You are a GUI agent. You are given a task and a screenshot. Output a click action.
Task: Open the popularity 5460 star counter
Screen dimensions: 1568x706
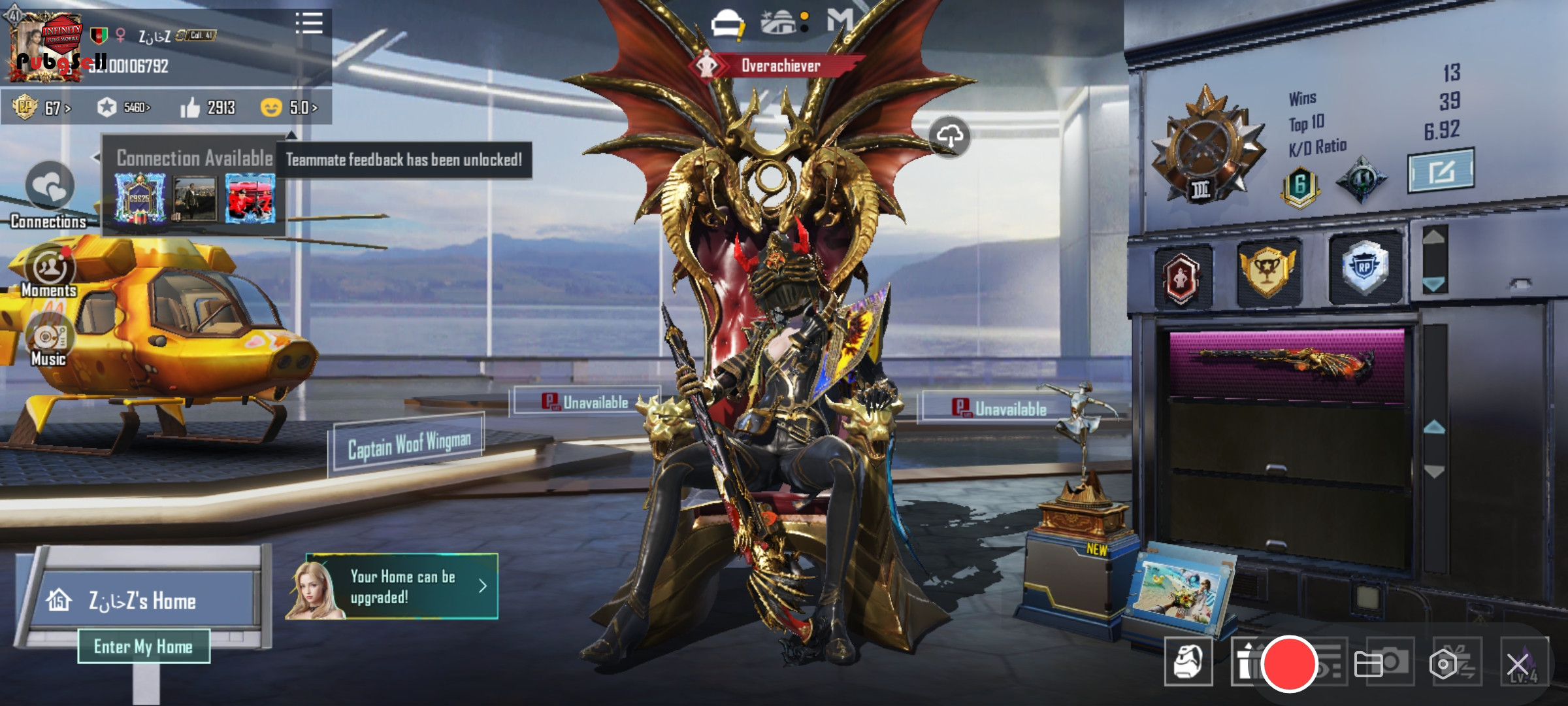click(x=124, y=108)
